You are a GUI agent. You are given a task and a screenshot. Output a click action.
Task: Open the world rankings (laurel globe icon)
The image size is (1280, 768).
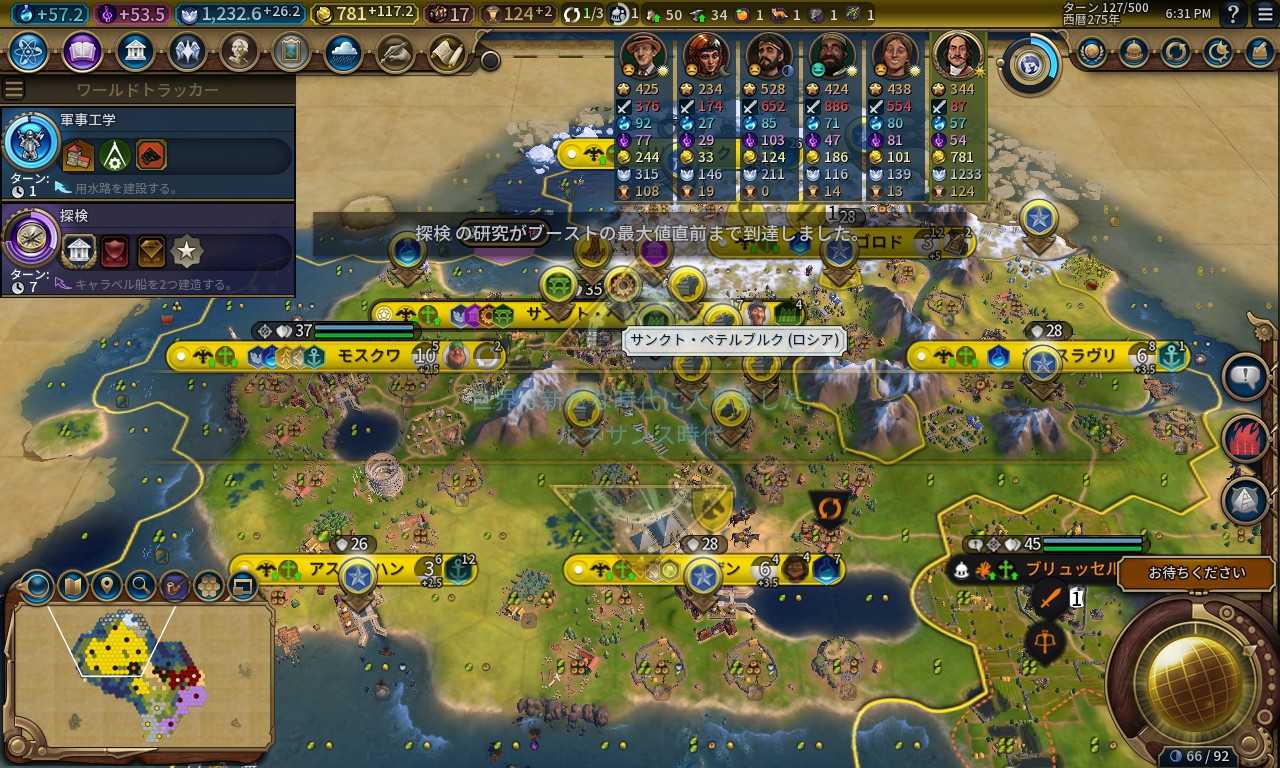(1090, 51)
